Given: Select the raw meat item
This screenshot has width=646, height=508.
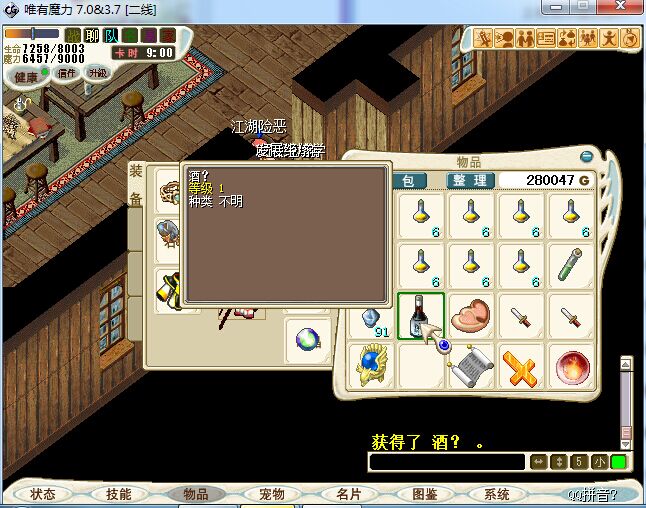Looking at the screenshot, I should point(471,316).
